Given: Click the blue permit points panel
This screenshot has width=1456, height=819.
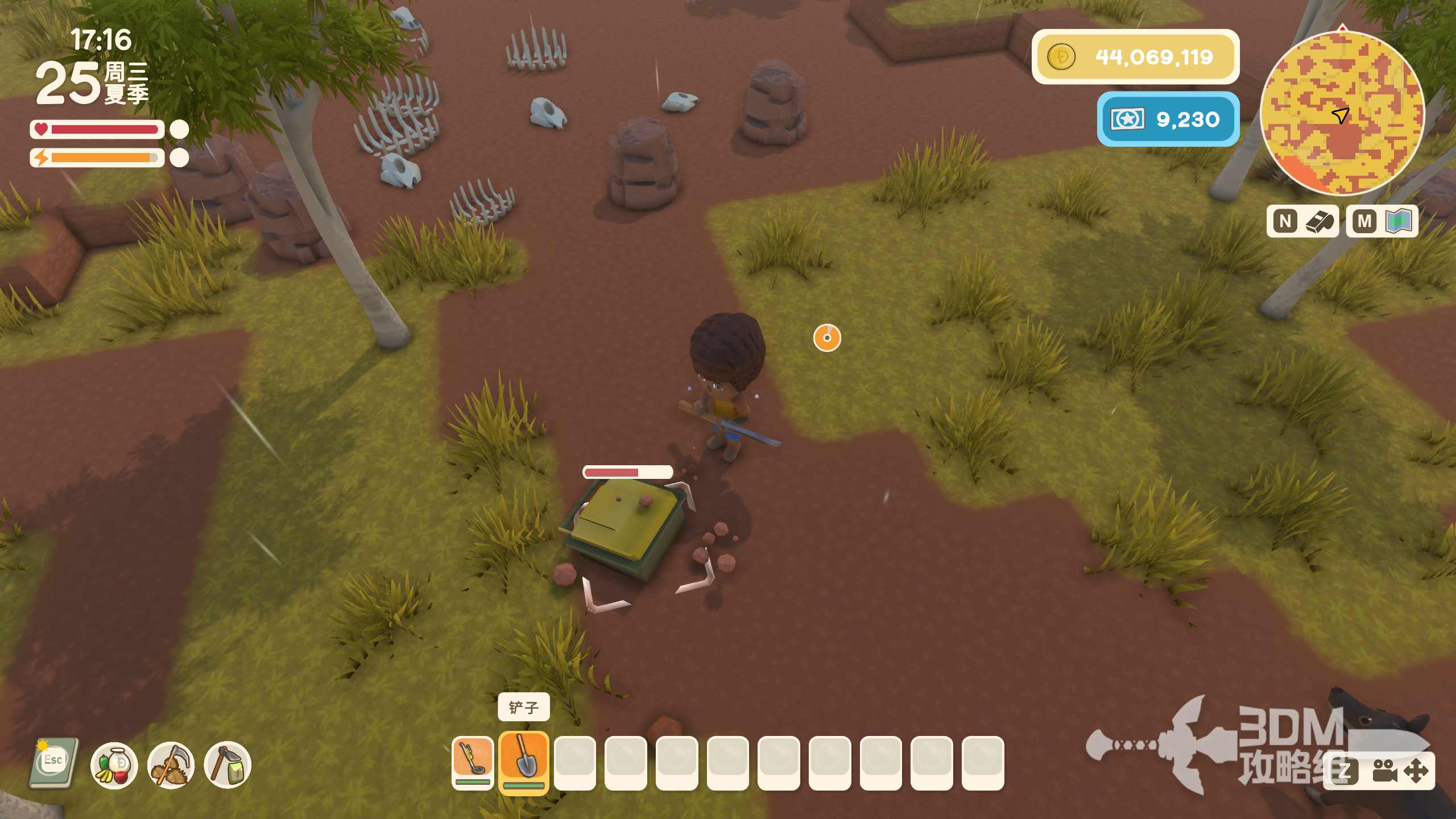Looking at the screenshot, I should pyautogui.click(x=1168, y=119).
